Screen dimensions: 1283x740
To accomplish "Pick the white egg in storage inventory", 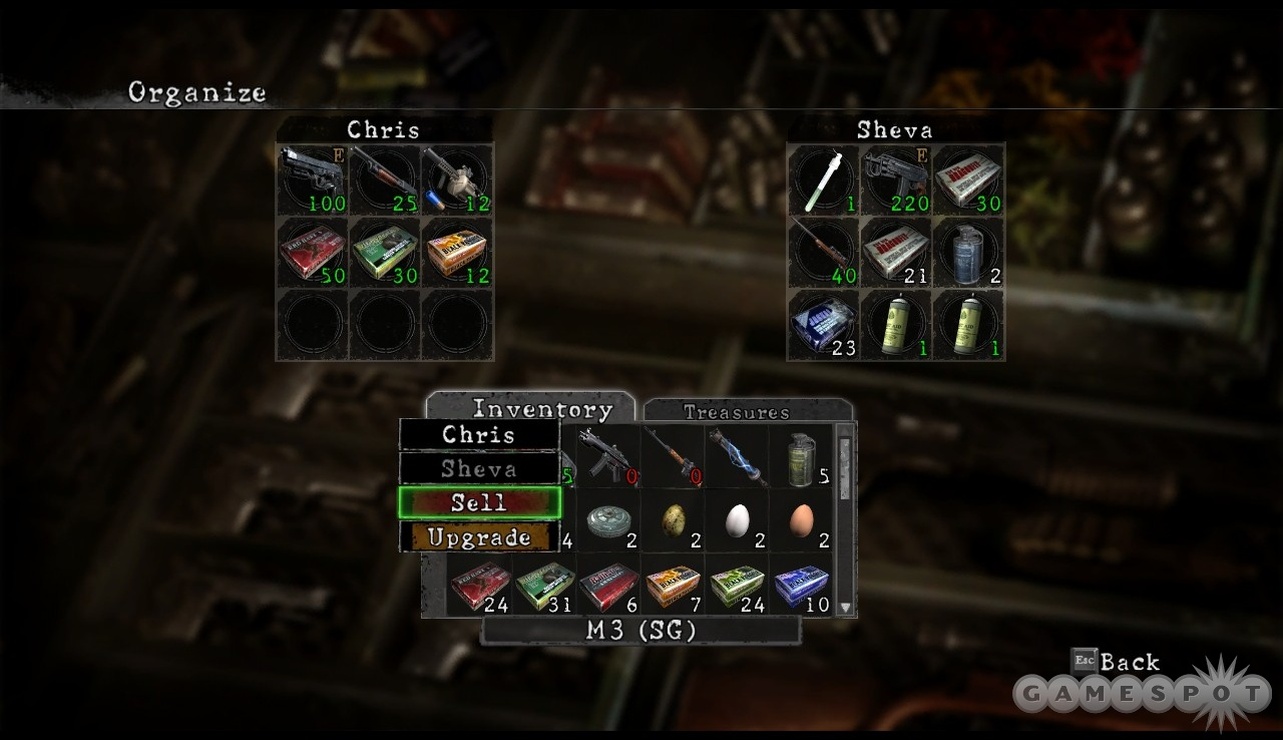I will click(x=736, y=521).
